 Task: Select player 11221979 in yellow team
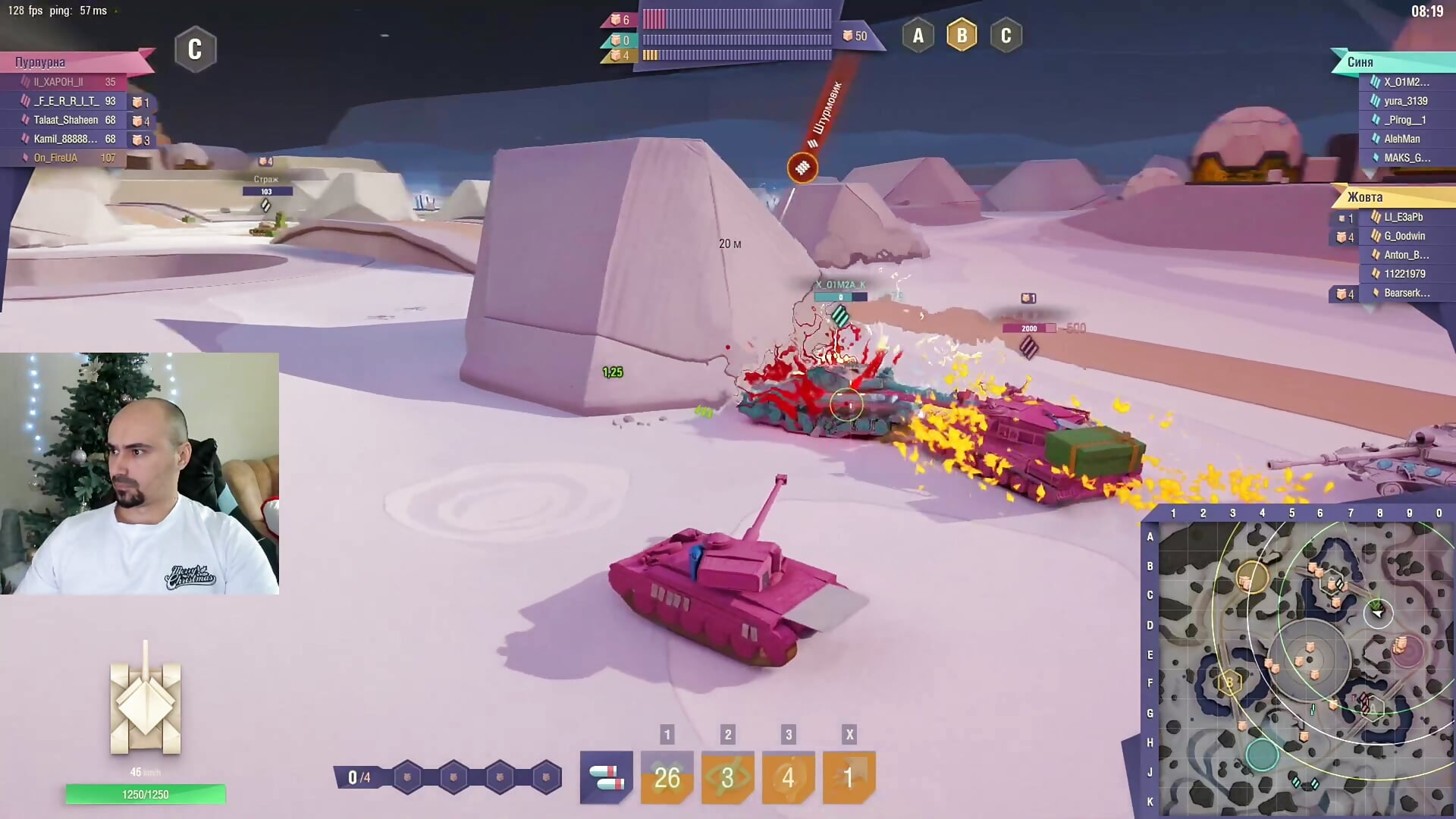(x=1404, y=274)
